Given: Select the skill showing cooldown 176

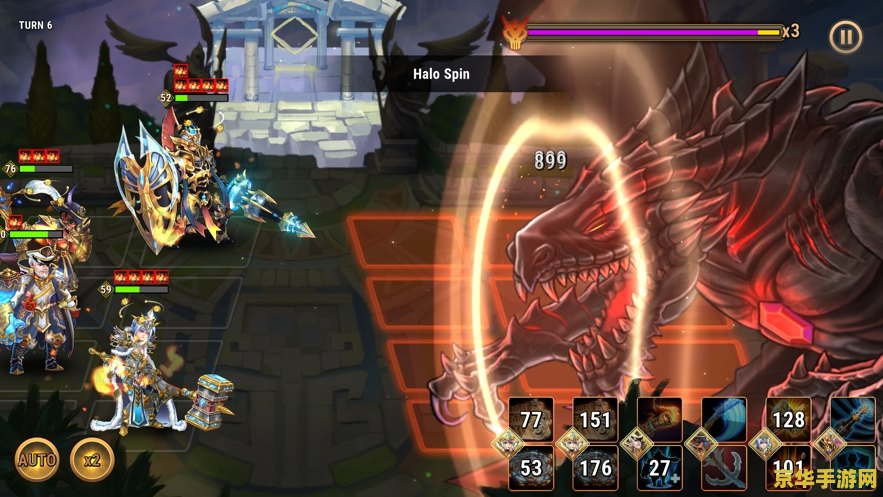Looking at the screenshot, I should pyautogui.click(x=595, y=467).
